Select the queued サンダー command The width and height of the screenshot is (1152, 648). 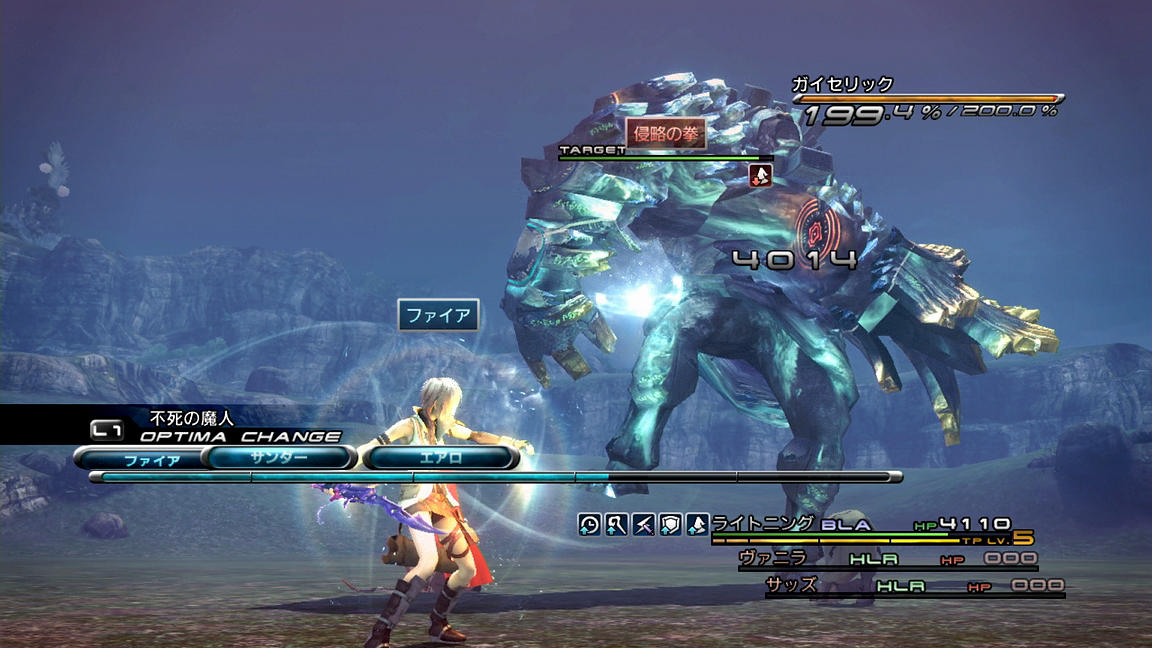[x=280, y=458]
